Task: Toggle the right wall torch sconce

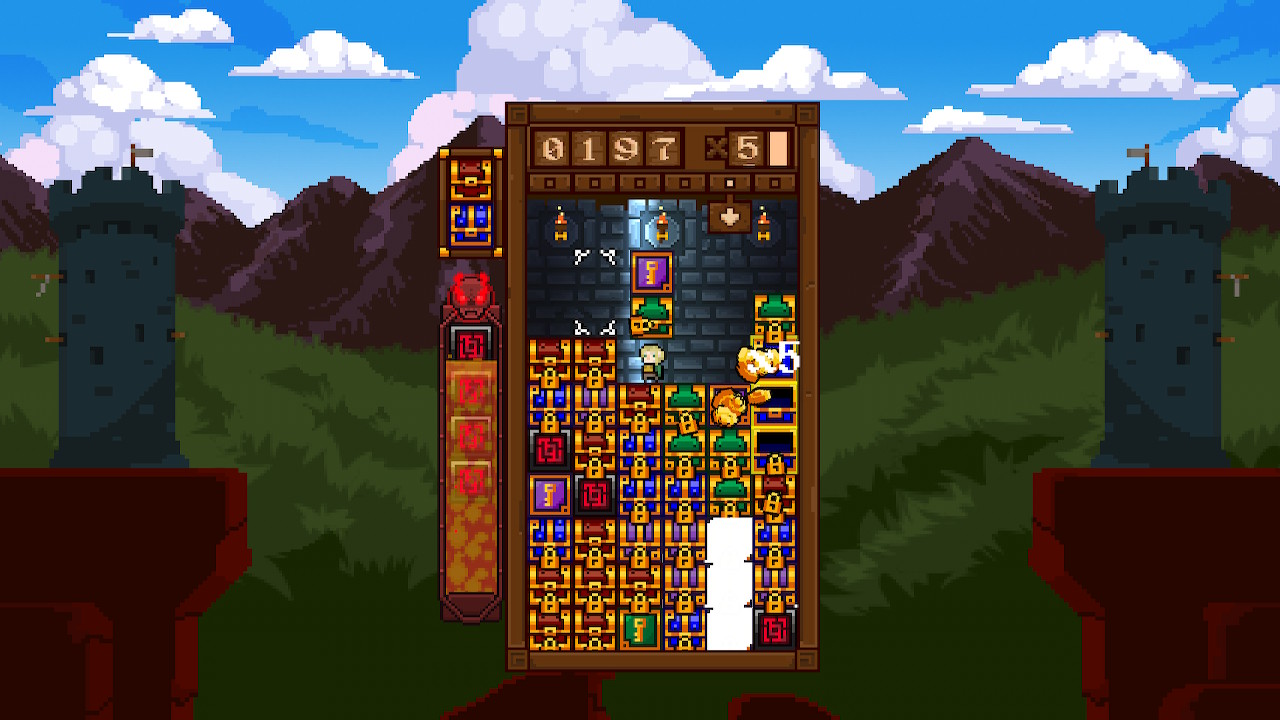Action: click(764, 220)
